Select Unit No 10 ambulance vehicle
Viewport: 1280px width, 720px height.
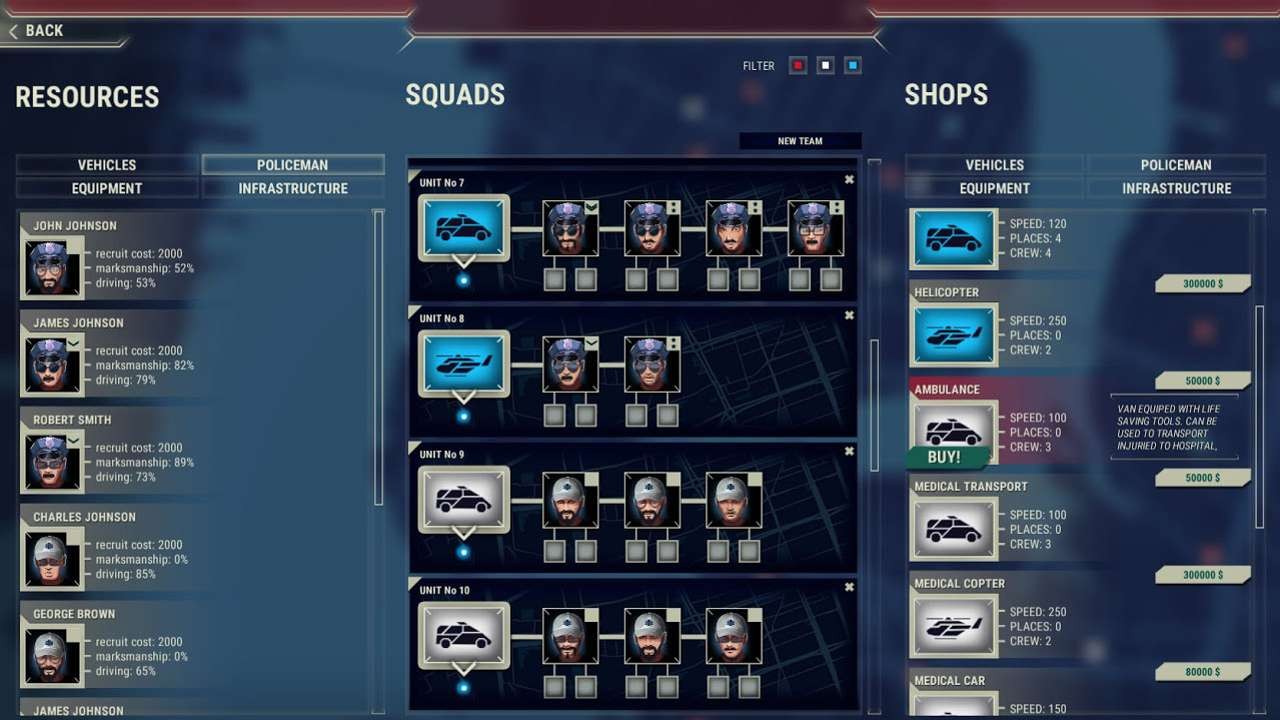click(463, 635)
